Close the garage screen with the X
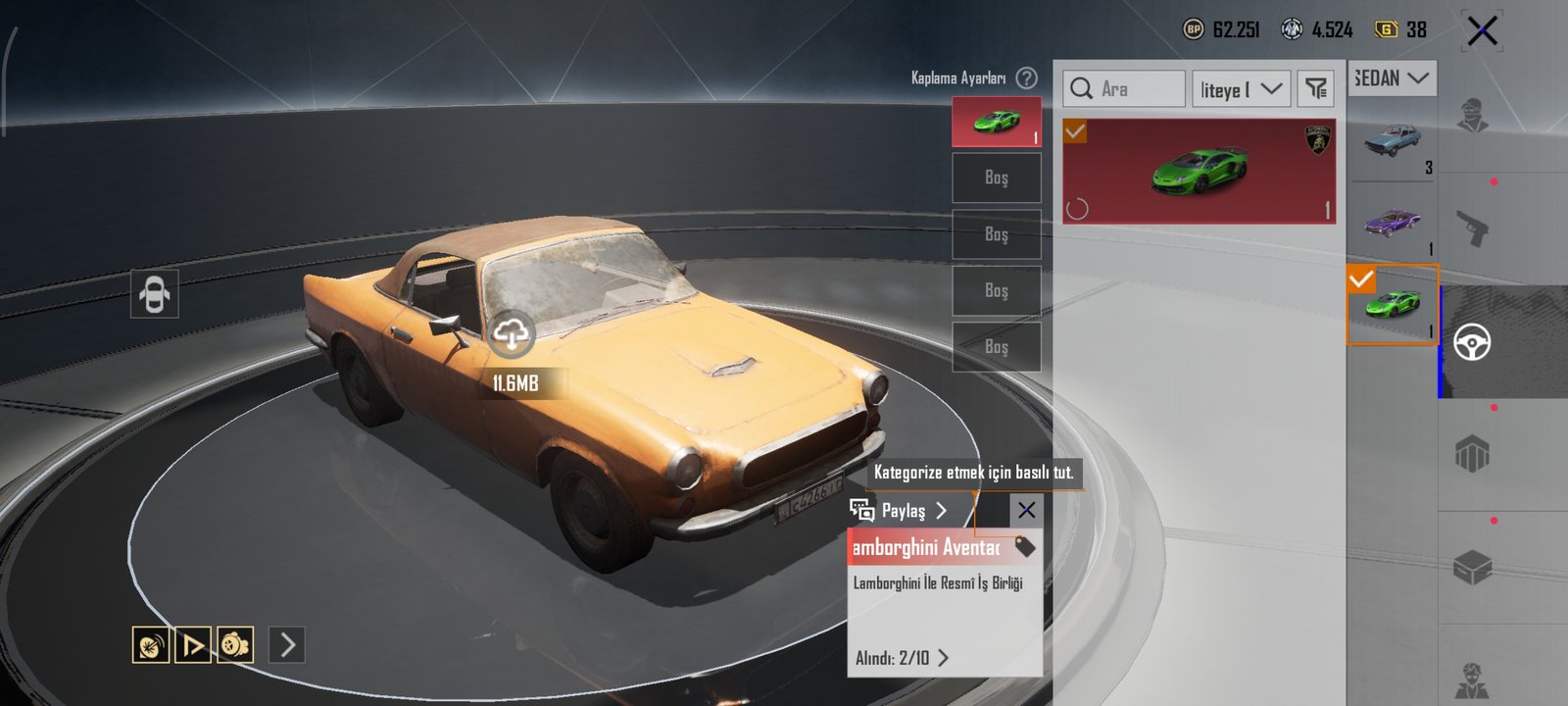The height and width of the screenshot is (706, 1568). point(1482,31)
